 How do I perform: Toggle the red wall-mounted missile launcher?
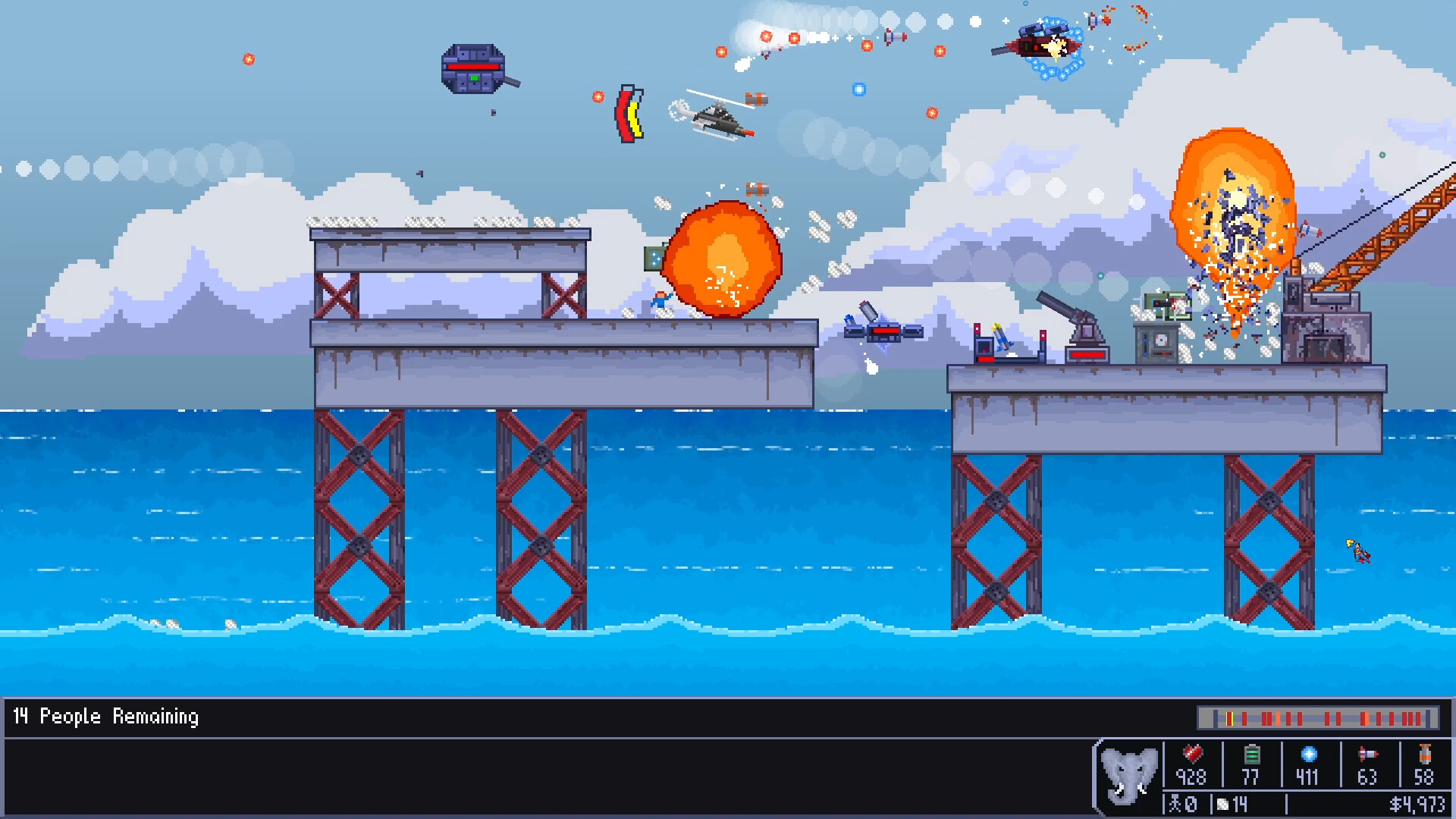tap(986, 345)
